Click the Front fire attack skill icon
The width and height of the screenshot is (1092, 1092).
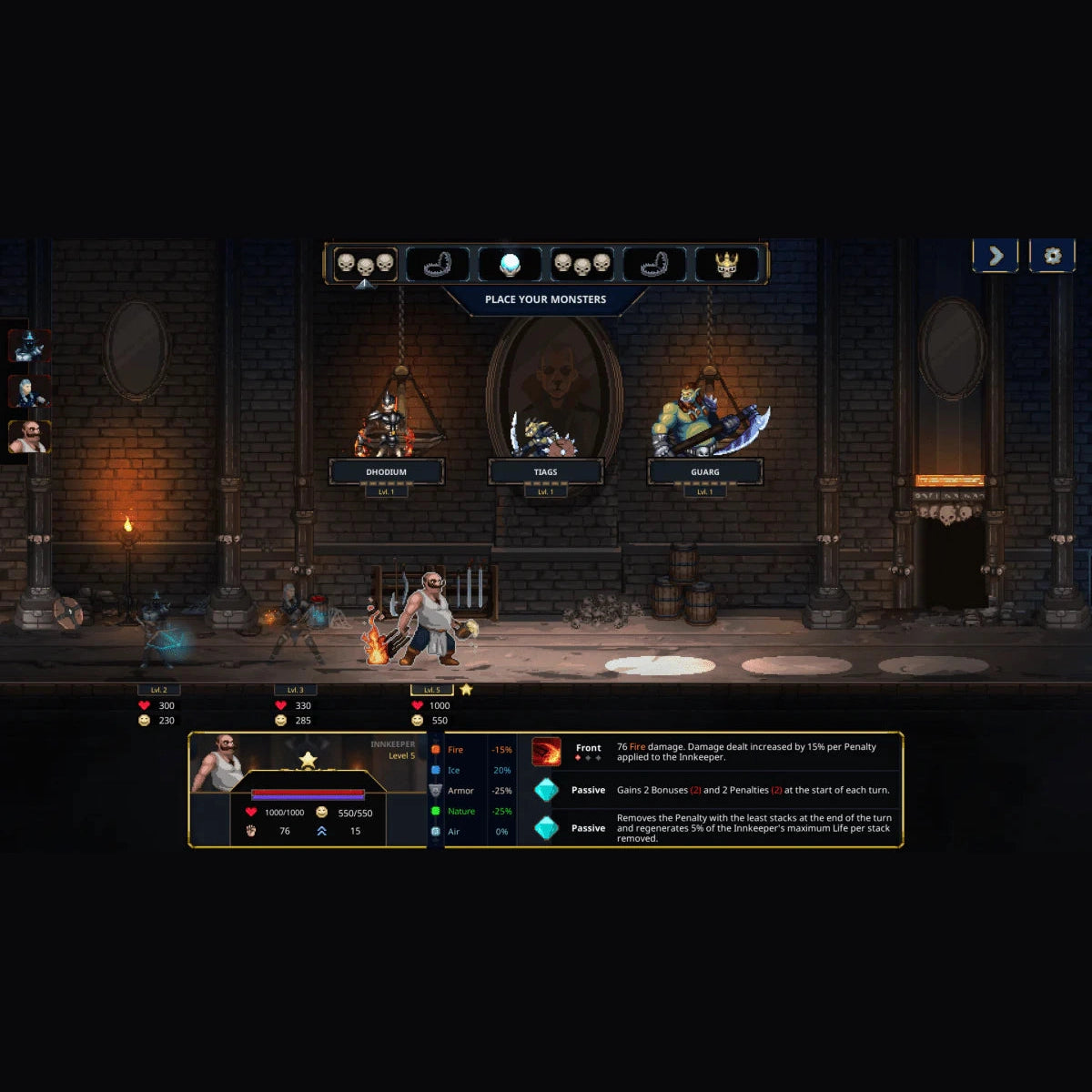547,752
